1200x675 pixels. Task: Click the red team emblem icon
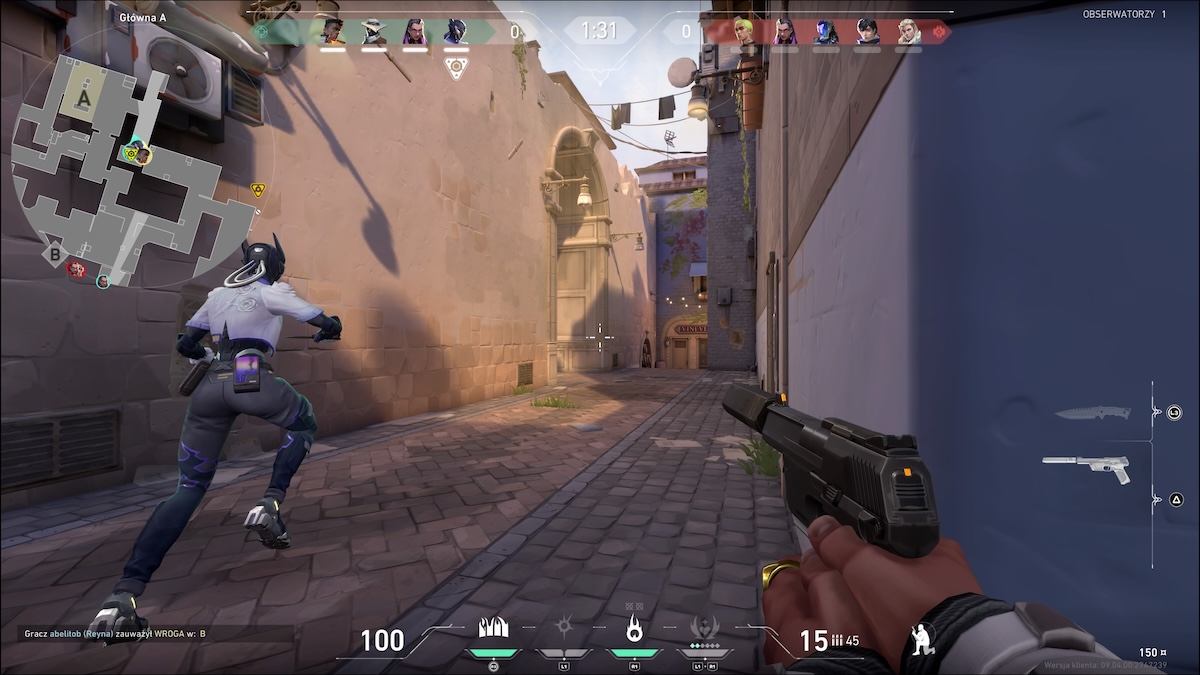pos(939,32)
